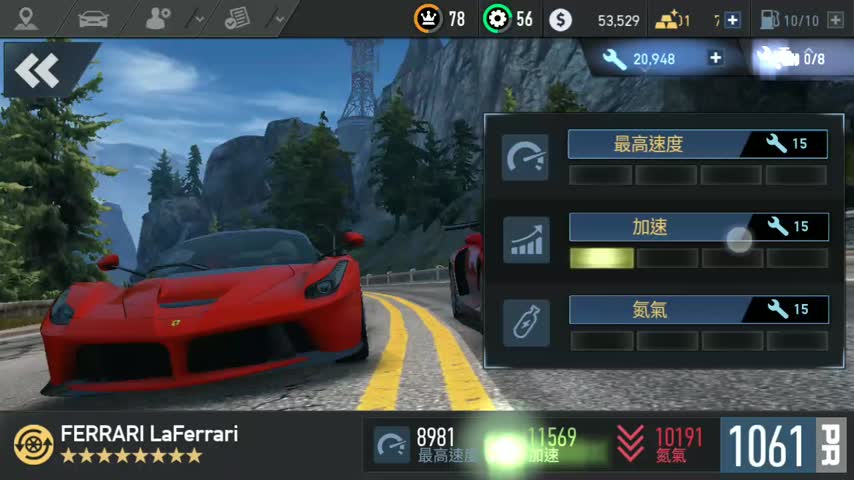The width and height of the screenshot is (854, 480).
Task: Tap the 1061 PR rating panel
Action: (783, 445)
